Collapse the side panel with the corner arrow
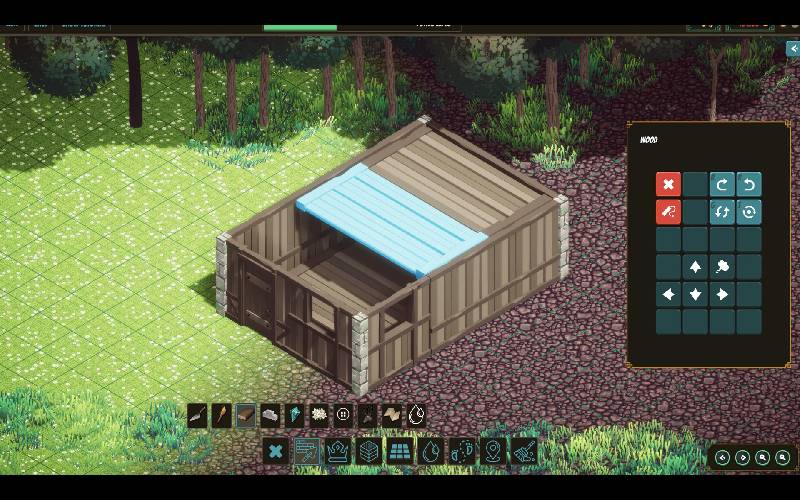 pos(793,48)
